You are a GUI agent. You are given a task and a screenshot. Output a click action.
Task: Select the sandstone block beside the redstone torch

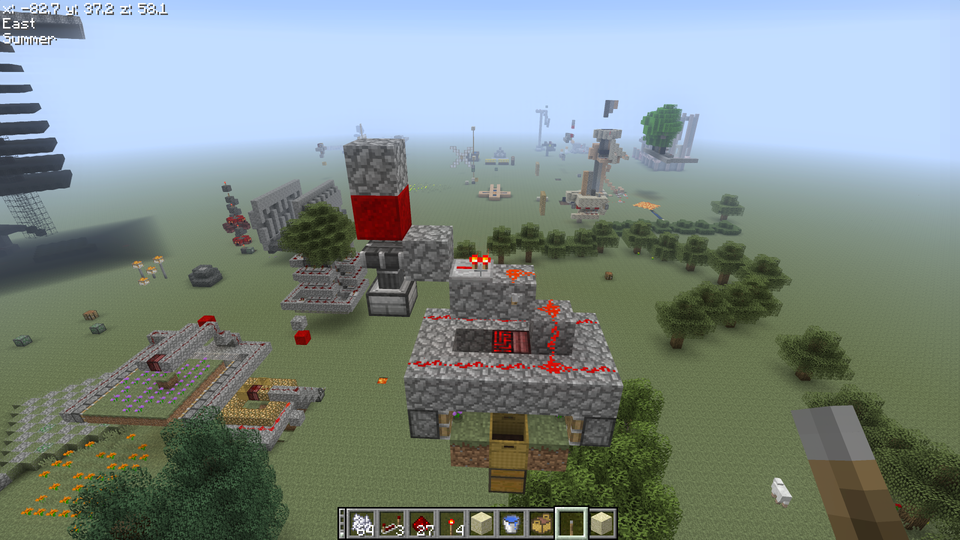pos(482,522)
